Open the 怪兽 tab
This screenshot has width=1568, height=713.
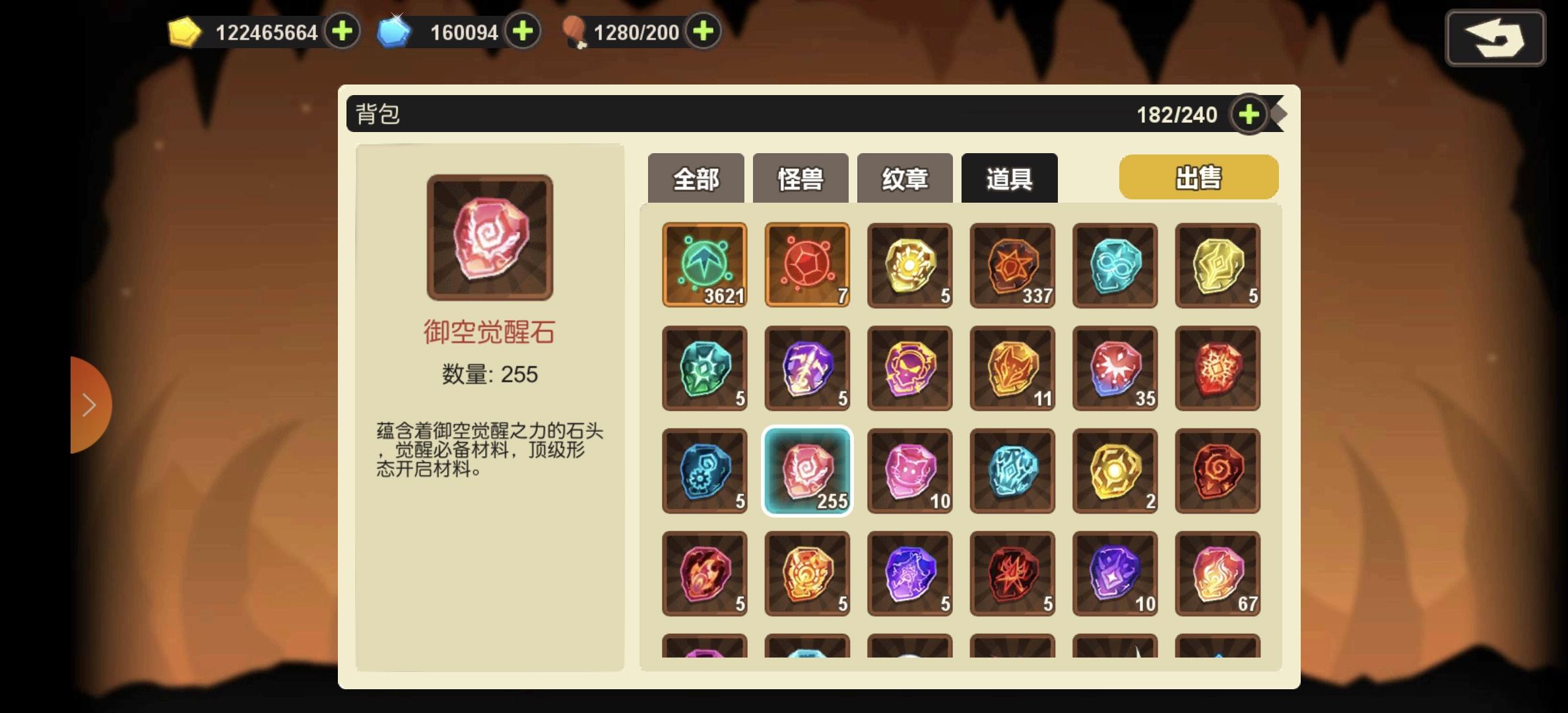(800, 177)
